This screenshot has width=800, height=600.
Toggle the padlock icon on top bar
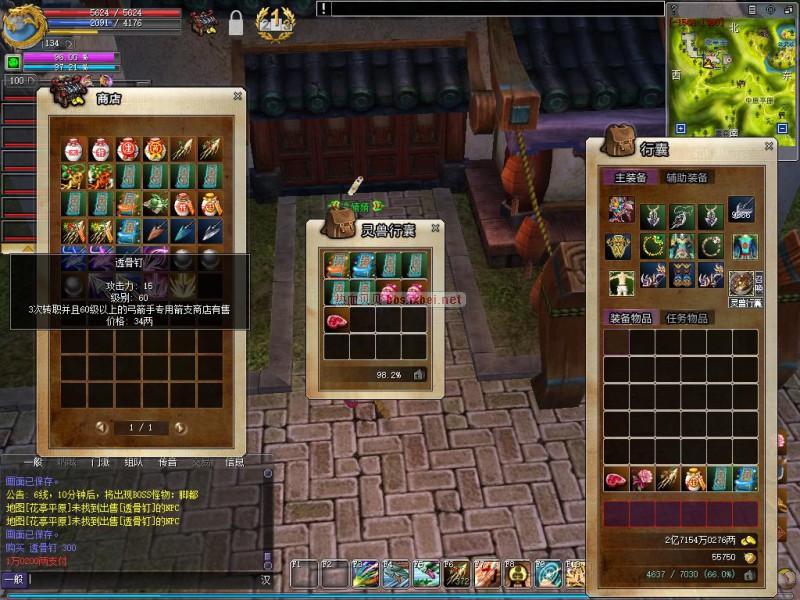click(236, 23)
